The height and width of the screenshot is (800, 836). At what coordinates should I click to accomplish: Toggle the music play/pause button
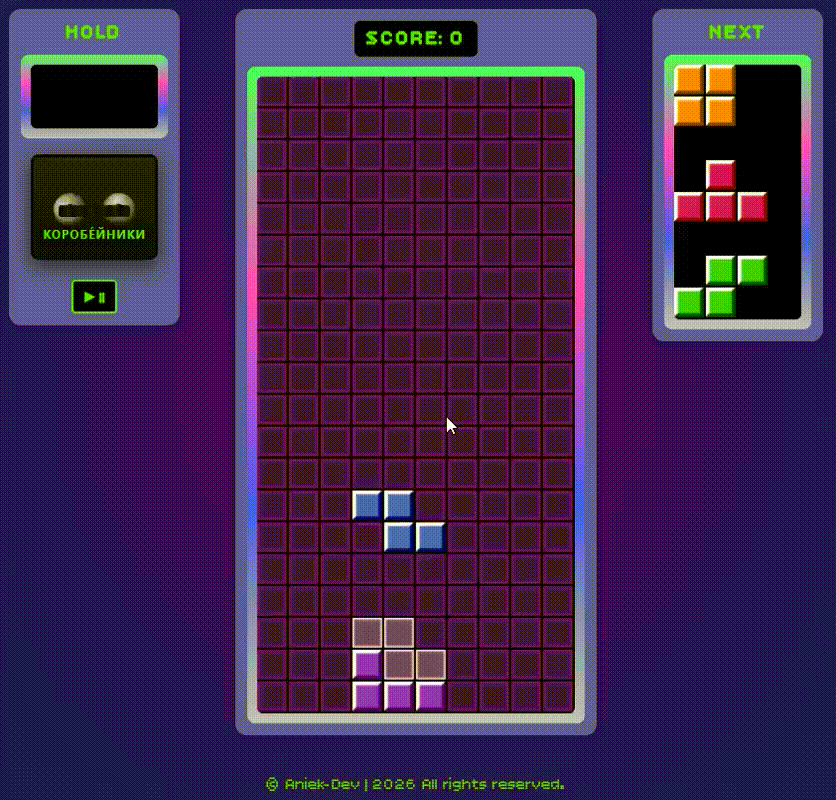(94, 297)
